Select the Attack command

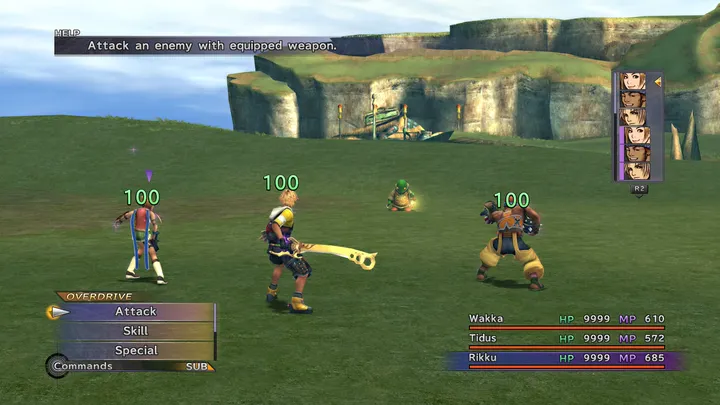[x=135, y=312]
